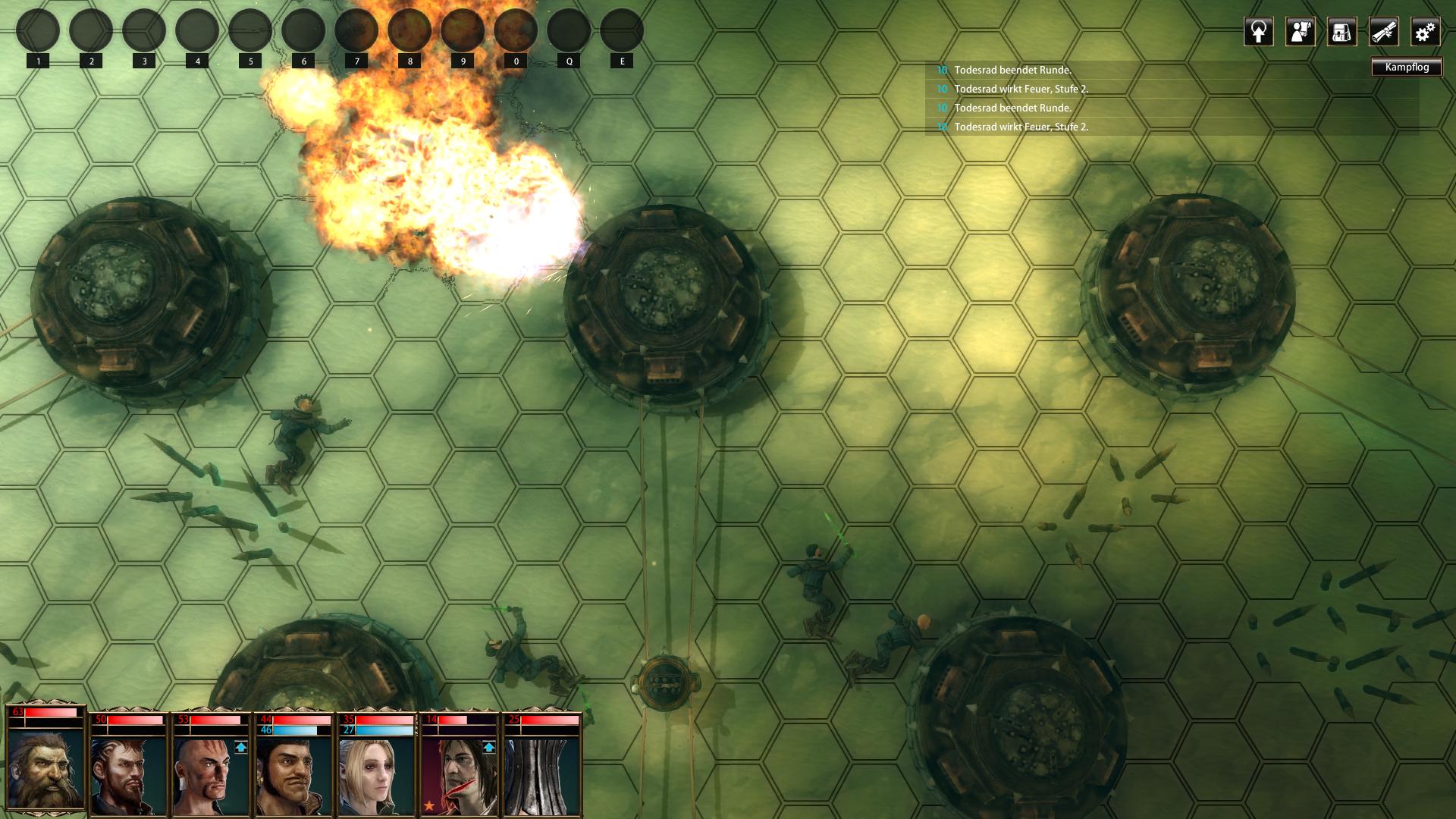Click level-up arrow on bald man's portrait
Viewport: 1456px width, 819px height.
point(241,748)
